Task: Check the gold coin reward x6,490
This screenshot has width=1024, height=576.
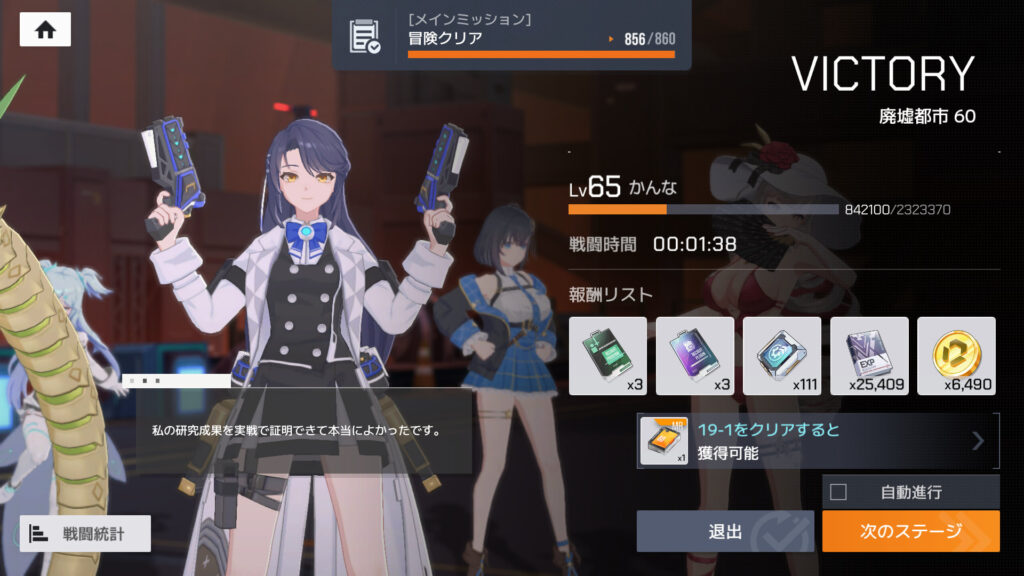Action: 956,355
